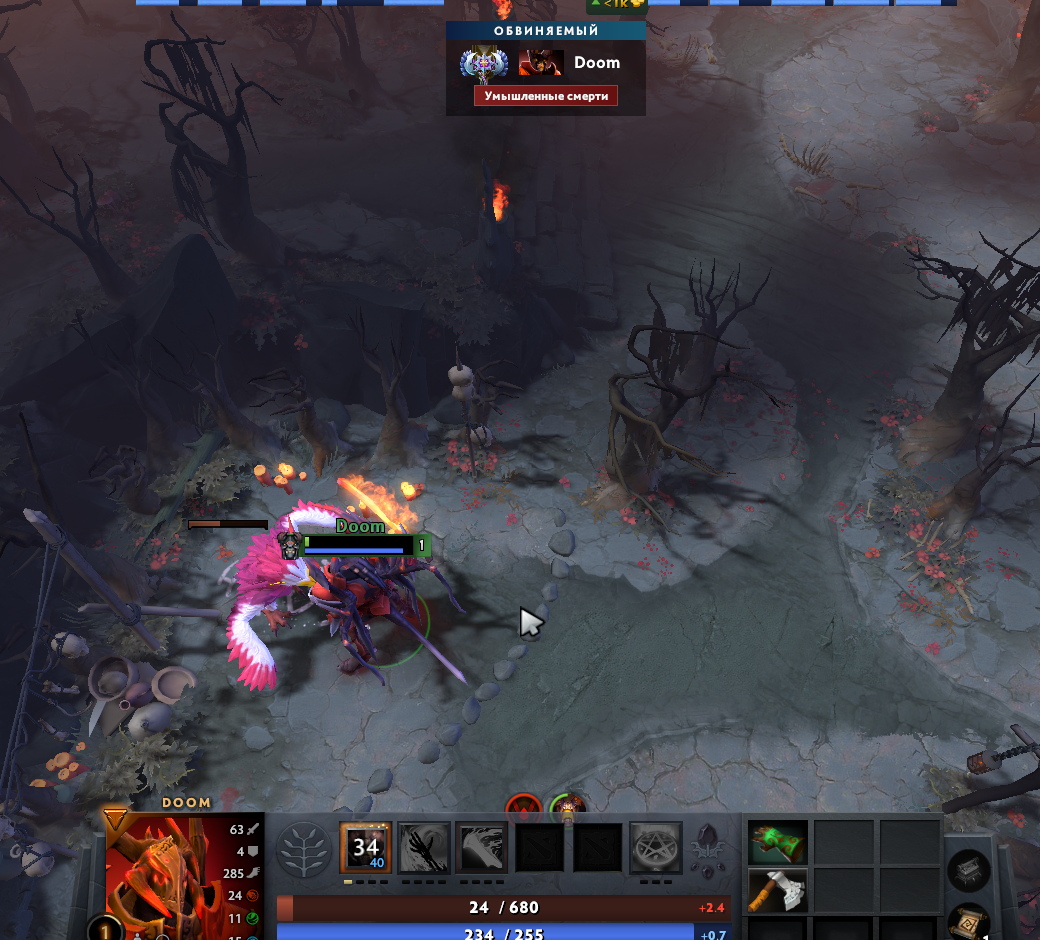Select the Quelling Blade axe item
The image size is (1040, 940).
[x=778, y=890]
